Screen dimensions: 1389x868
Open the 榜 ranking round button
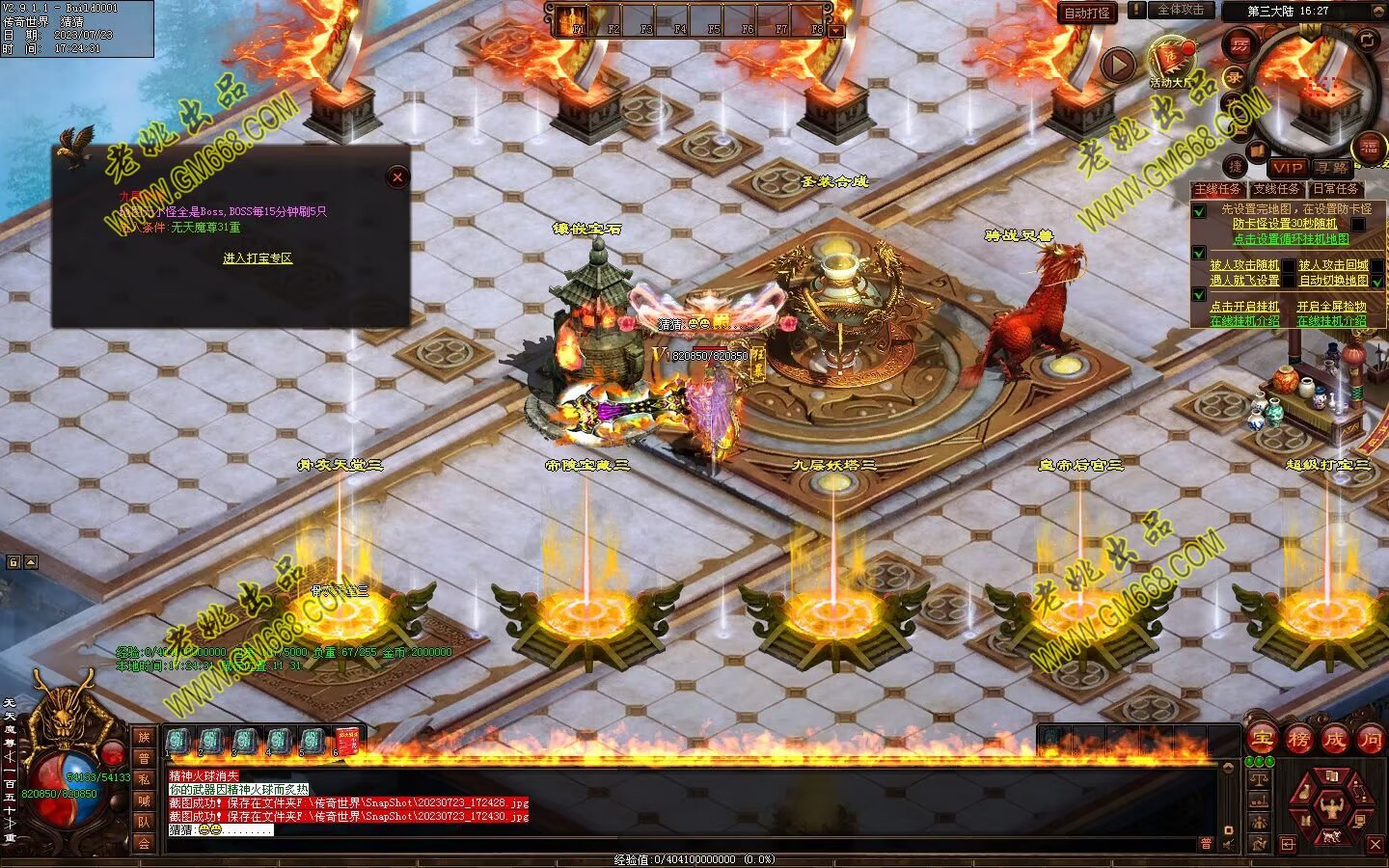click(x=1298, y=740)
